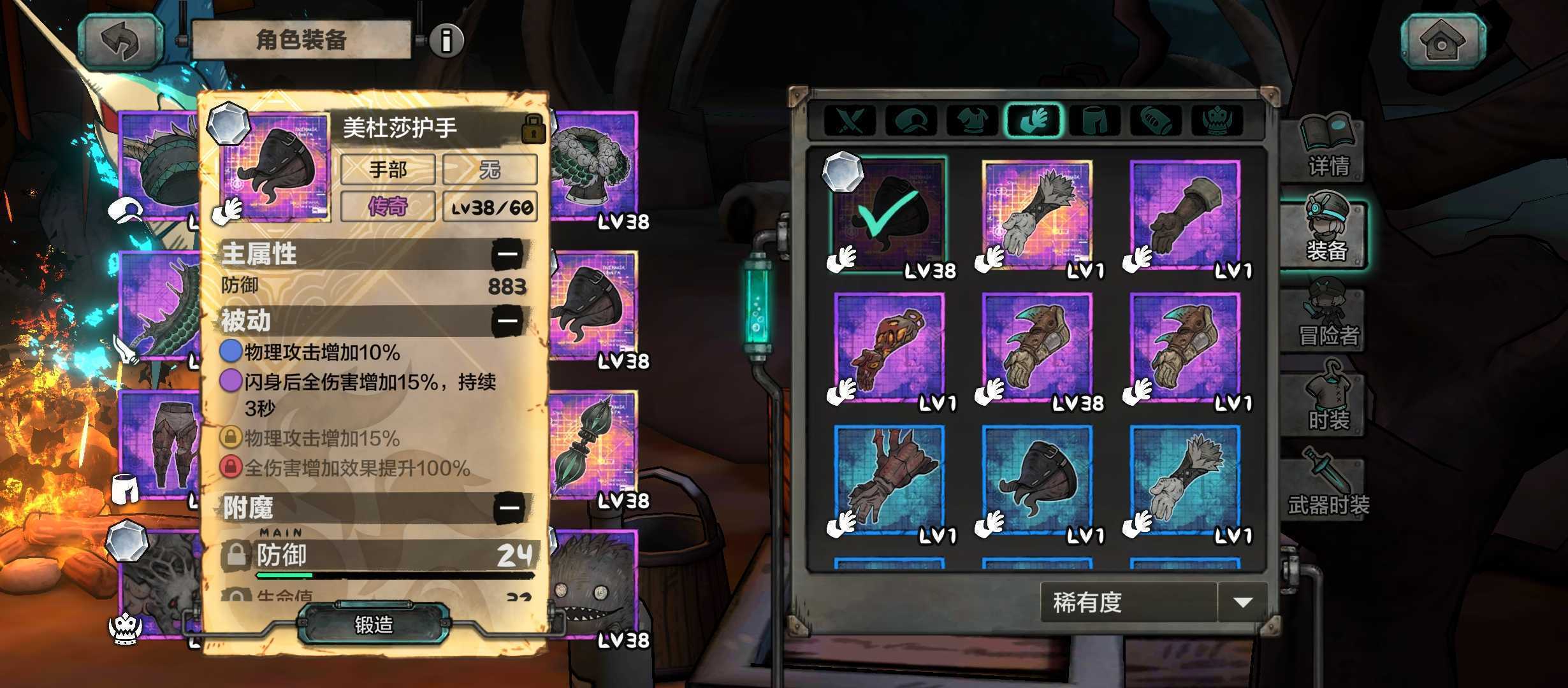Collapse the 被动 passive section
1568x688 pixels.
tap(508, 320)
